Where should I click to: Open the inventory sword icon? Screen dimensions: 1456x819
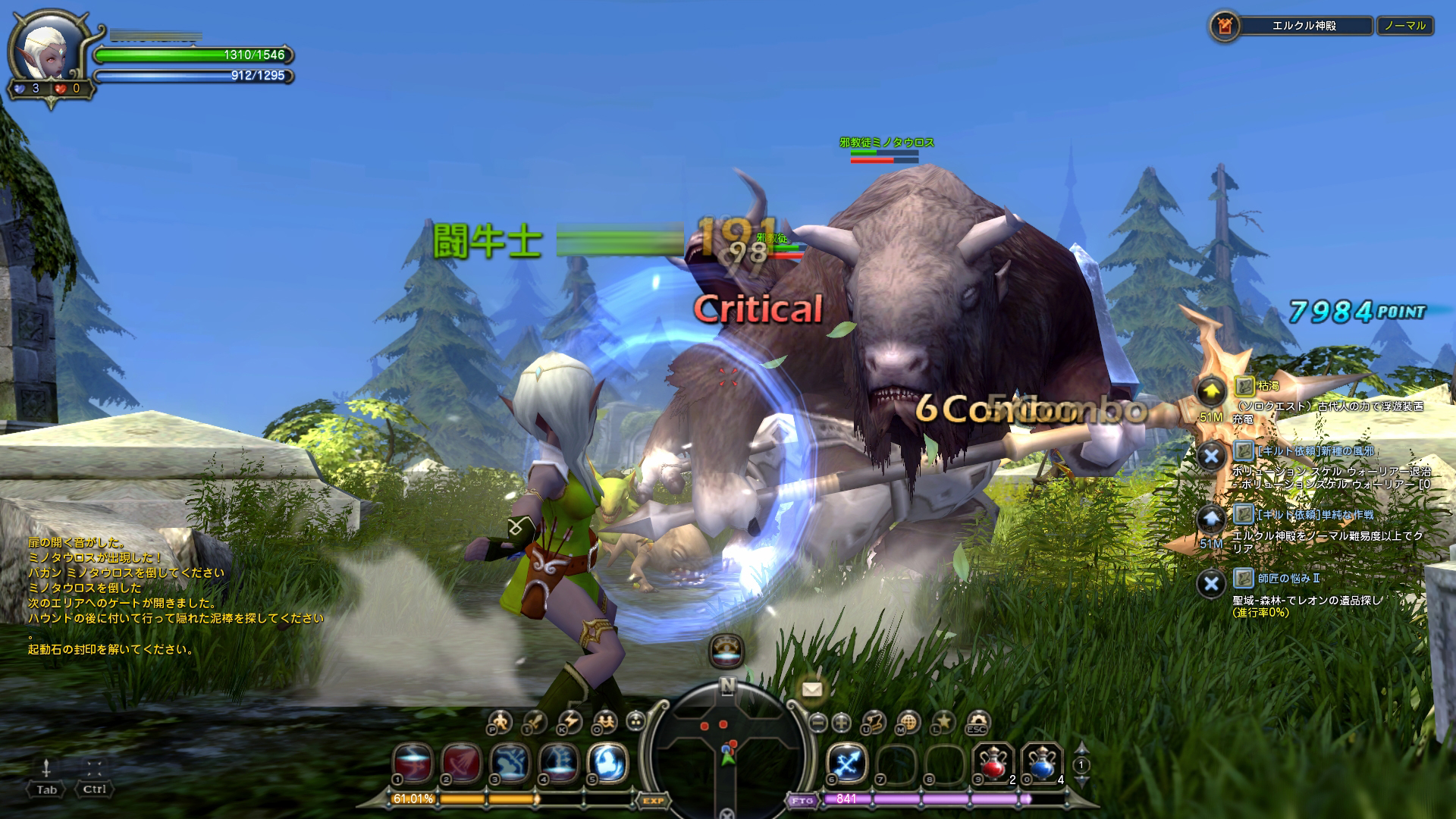535,721
